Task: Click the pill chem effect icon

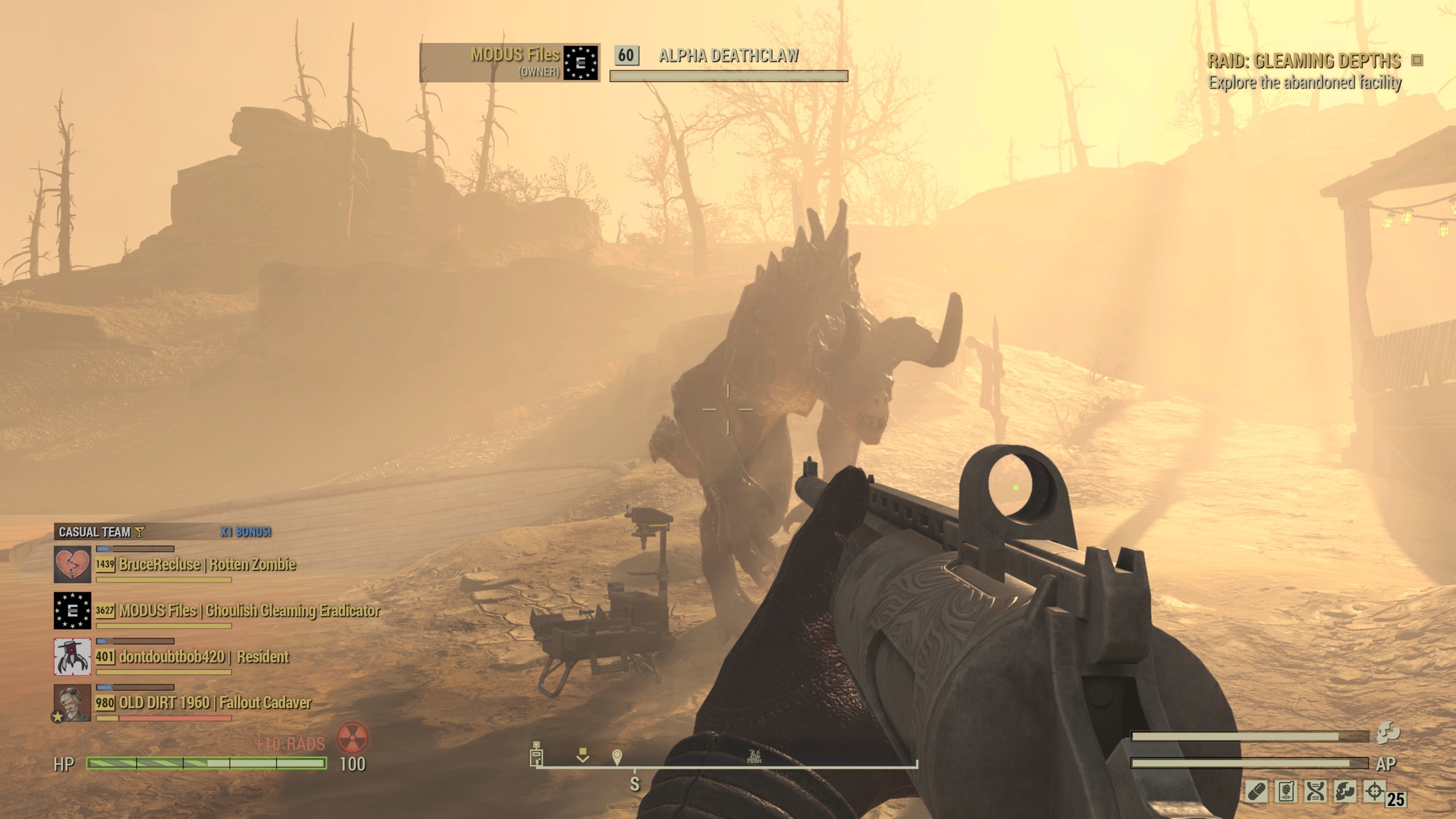Action: [1257, 791]
